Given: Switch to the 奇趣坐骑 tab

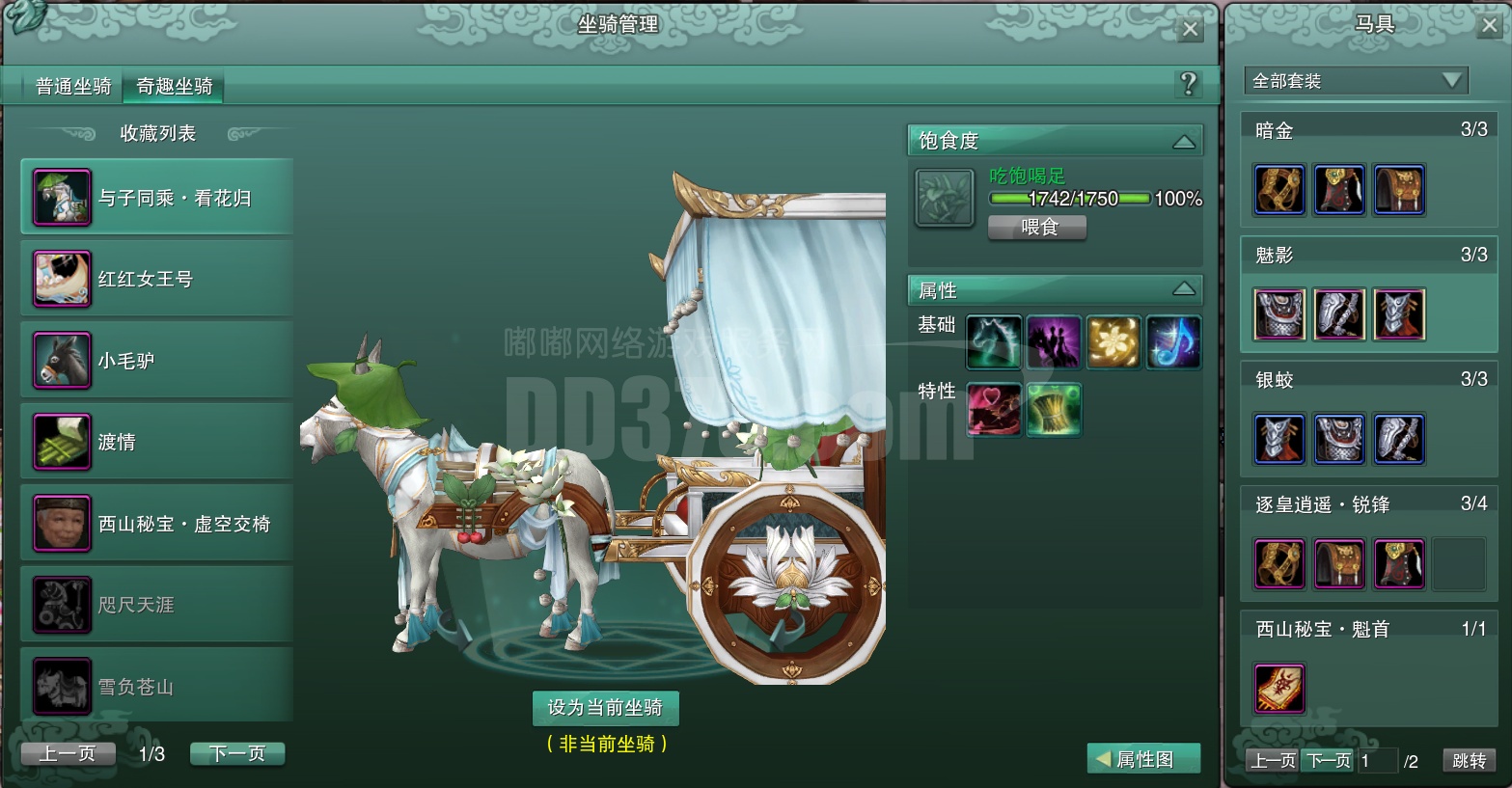Looking at the screenshot, I should click(174, 86).
